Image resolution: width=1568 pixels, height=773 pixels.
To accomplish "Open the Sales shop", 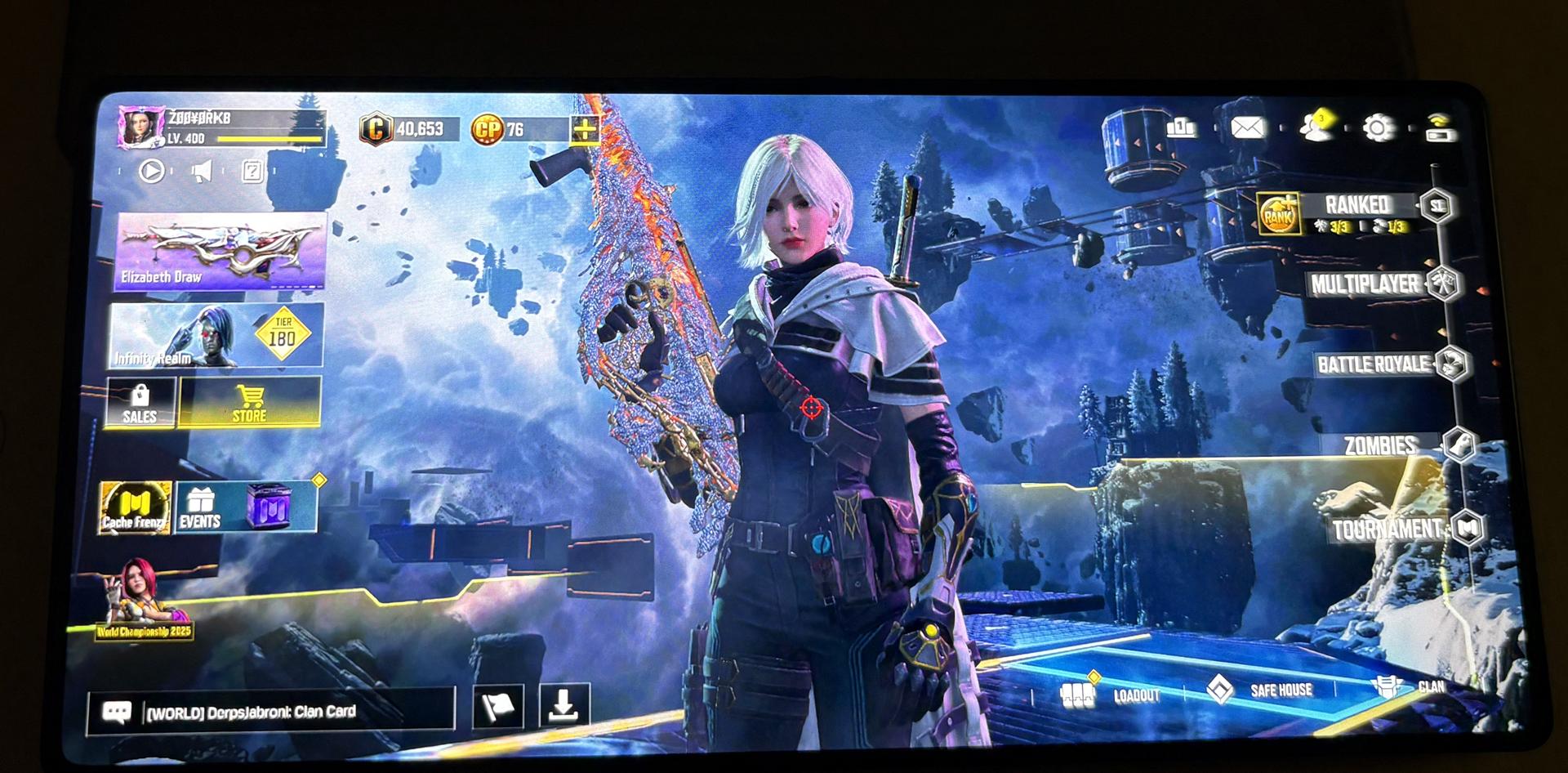I will (x=140, y=404).
